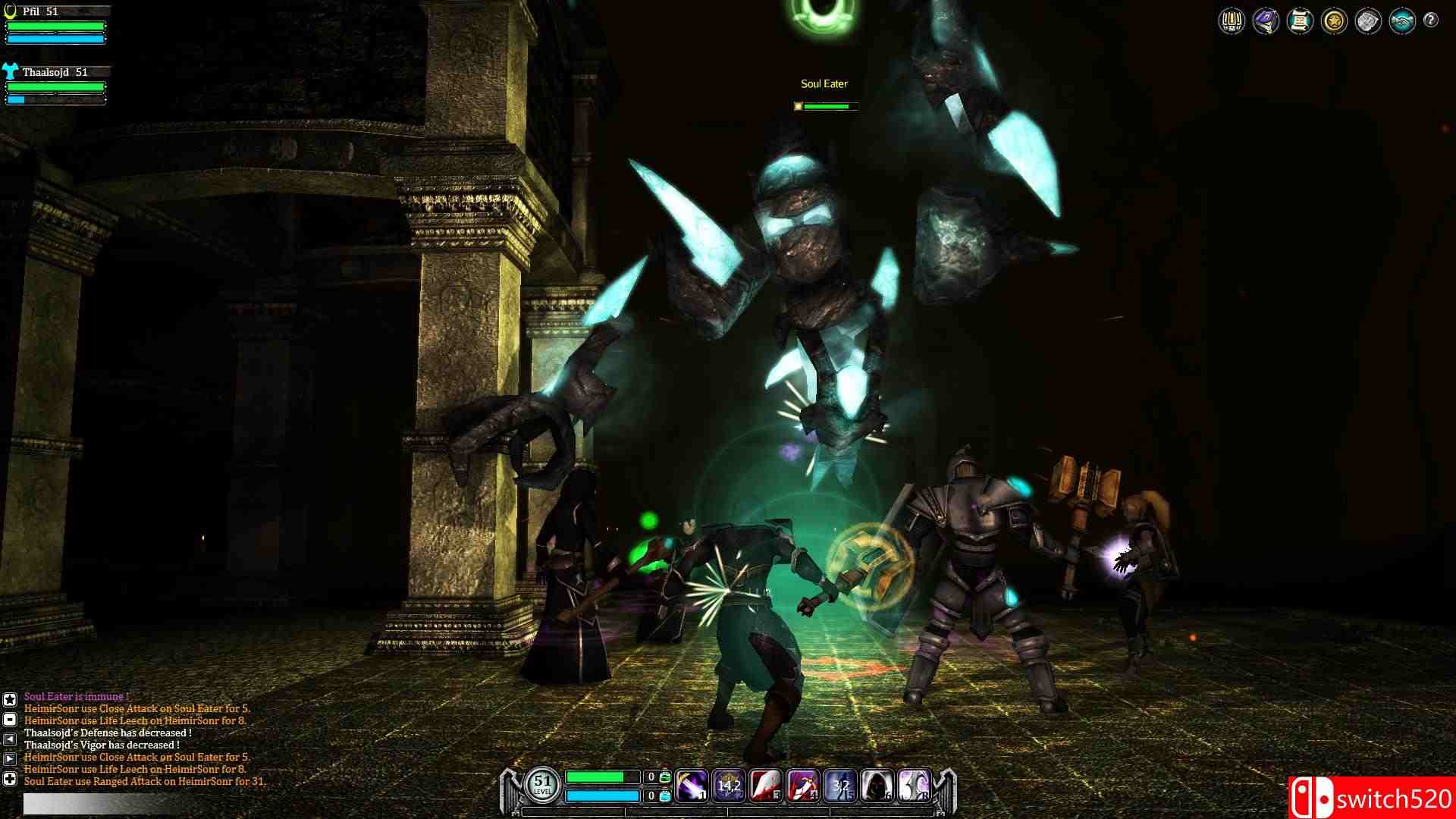
Task: Select the Pfil party member frame
Action: click(x=55, y=24)
